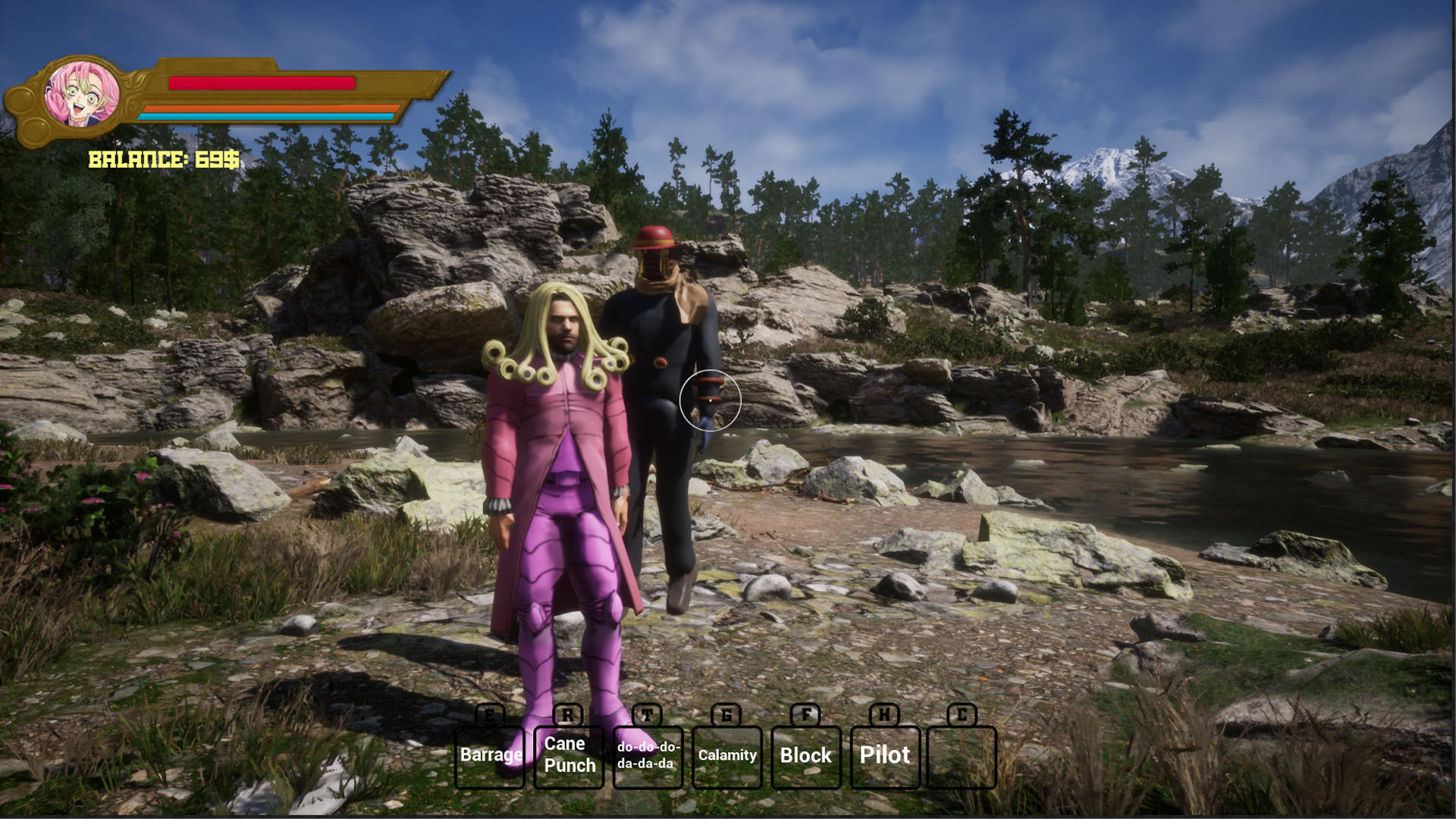The image size is (1456, 819).
Task: Activate the Block ability
Action: [806, 755]
